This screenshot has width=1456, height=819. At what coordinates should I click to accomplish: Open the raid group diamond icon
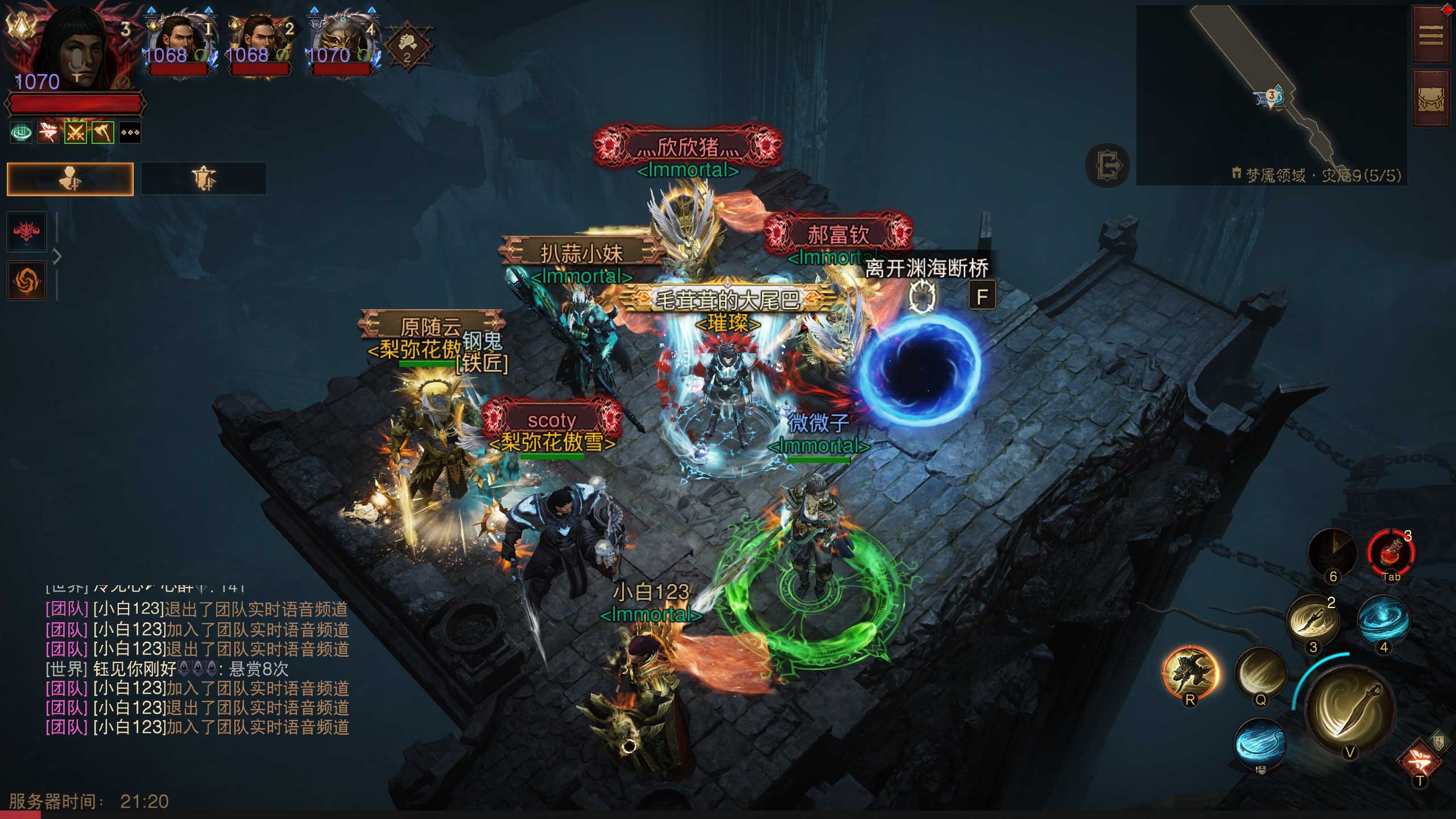[408, 45]
